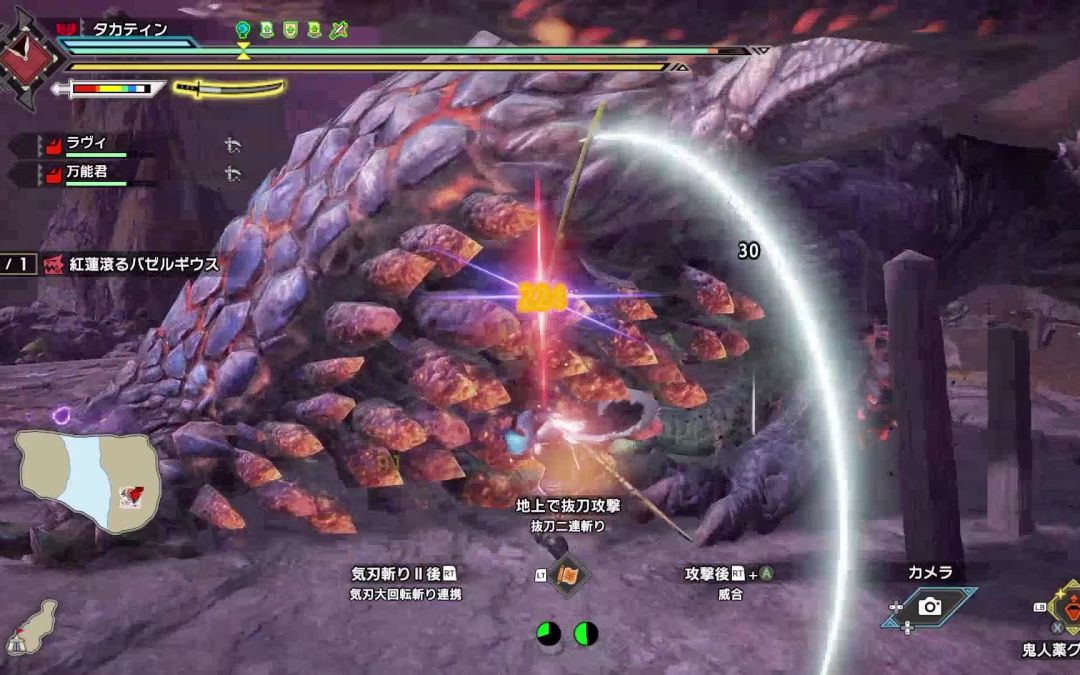Select party member ラヴィ
The height and width of the screenshot is (675, 1080).
point(88,143)
